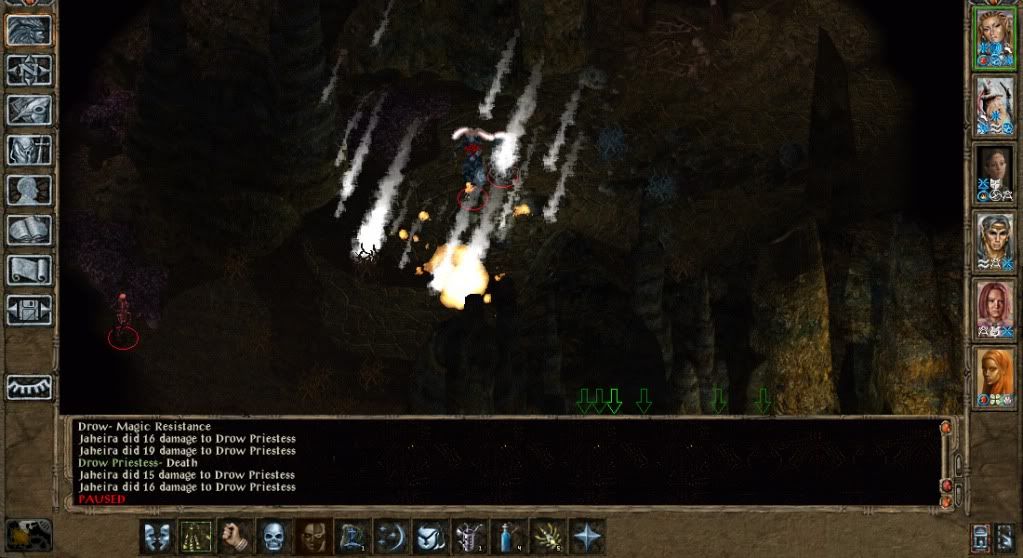Activate the white mask ability in the action bar

point(156,536)
